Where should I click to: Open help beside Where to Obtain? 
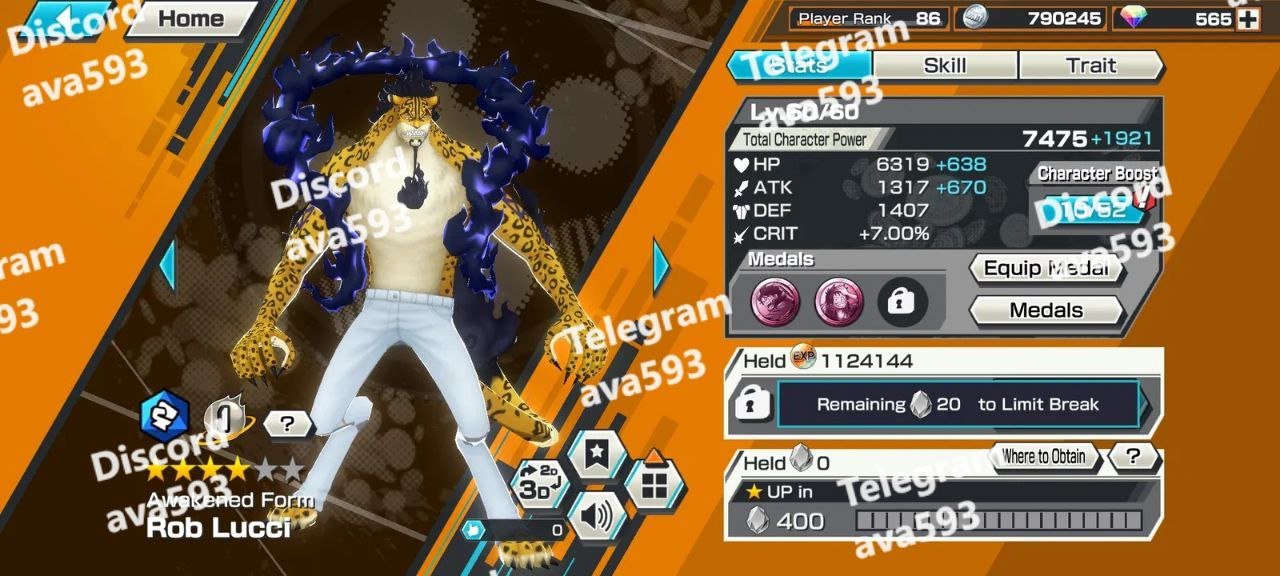1133,457
